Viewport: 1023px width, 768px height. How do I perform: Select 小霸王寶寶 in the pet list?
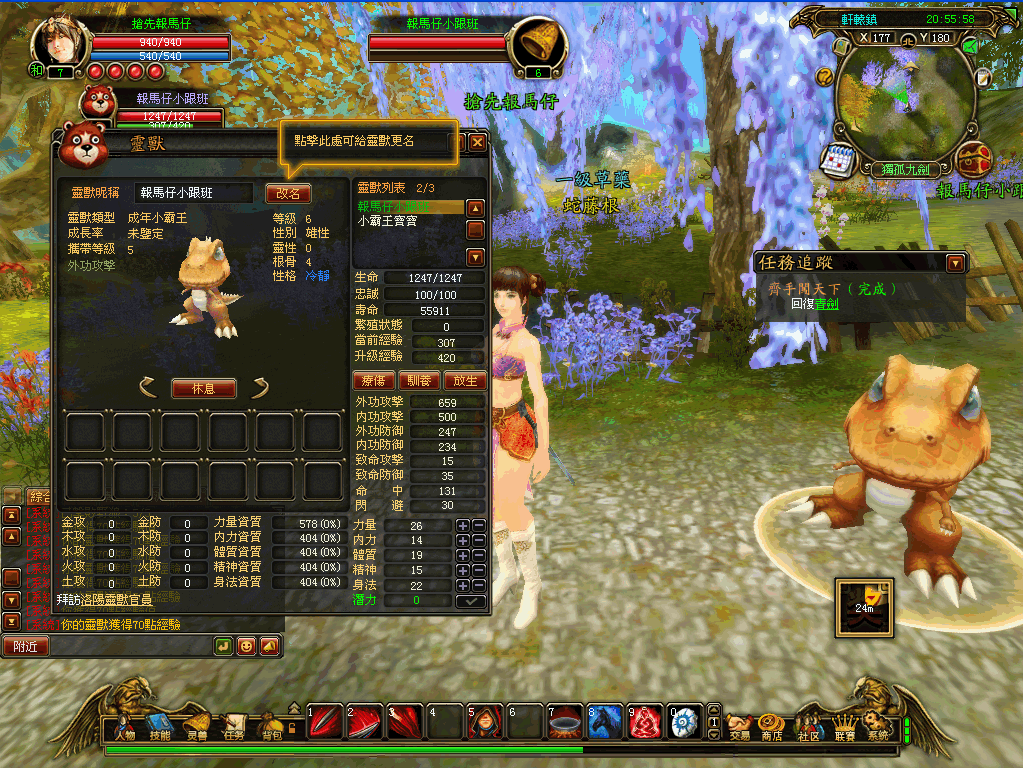tap(388, 221)
